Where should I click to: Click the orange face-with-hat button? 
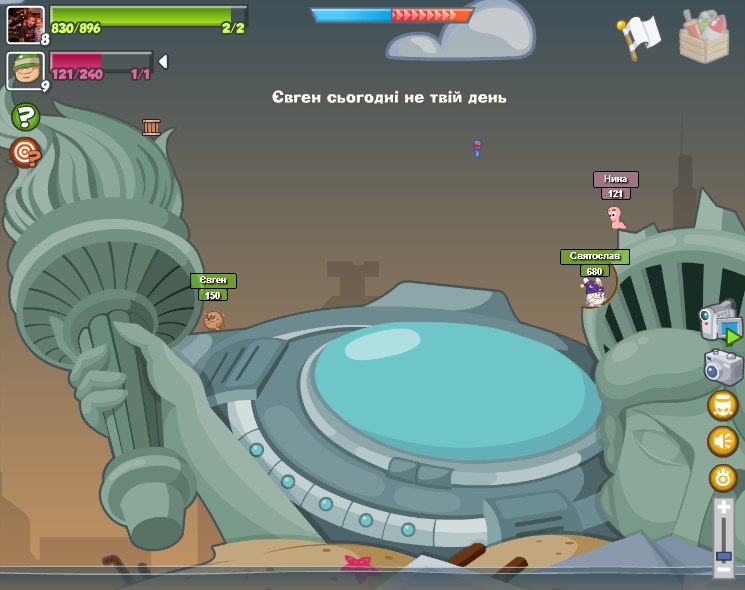coord(723,405)
